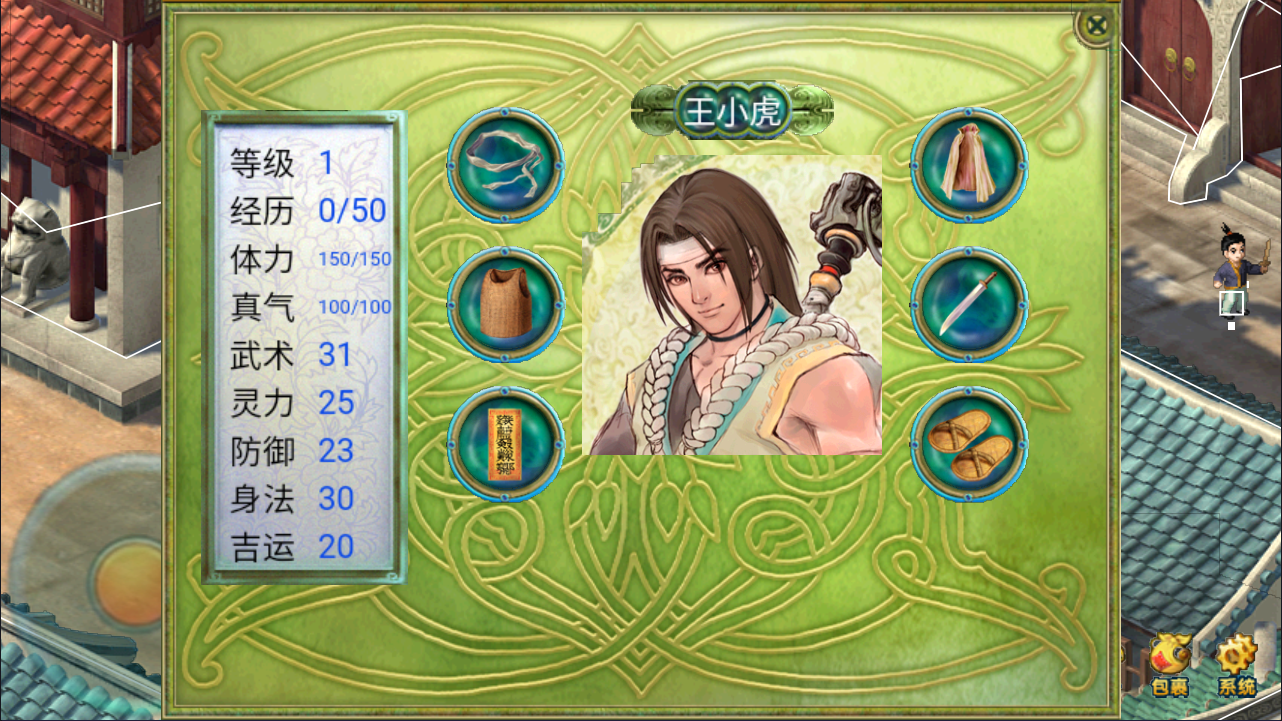Open the 包裹 inventory bag
Viewport: 1282px width, 721px height.
[x=1170, y=665]
